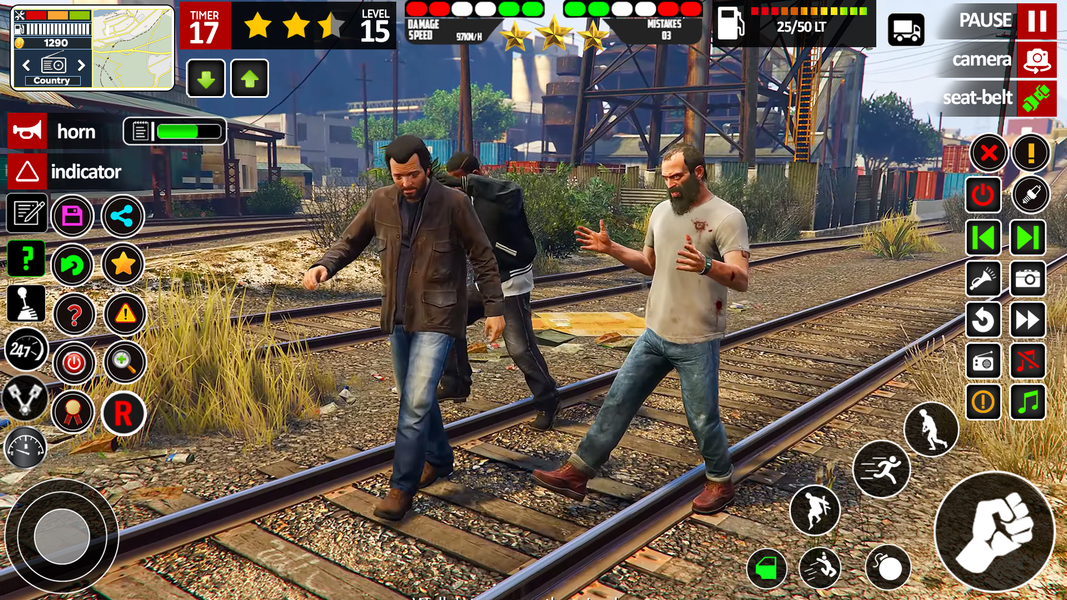Select the delivery truck icon
1067x600 pixels.
pos(906,30)
